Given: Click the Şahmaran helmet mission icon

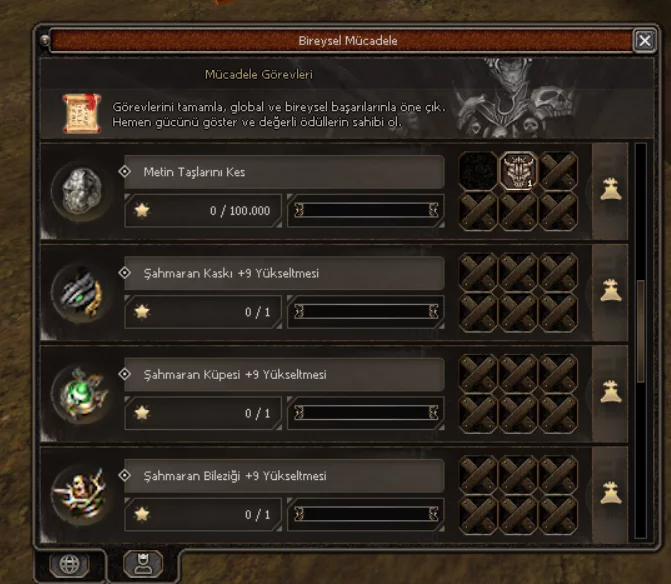Looking at the screenshot, I should [81, 293].
